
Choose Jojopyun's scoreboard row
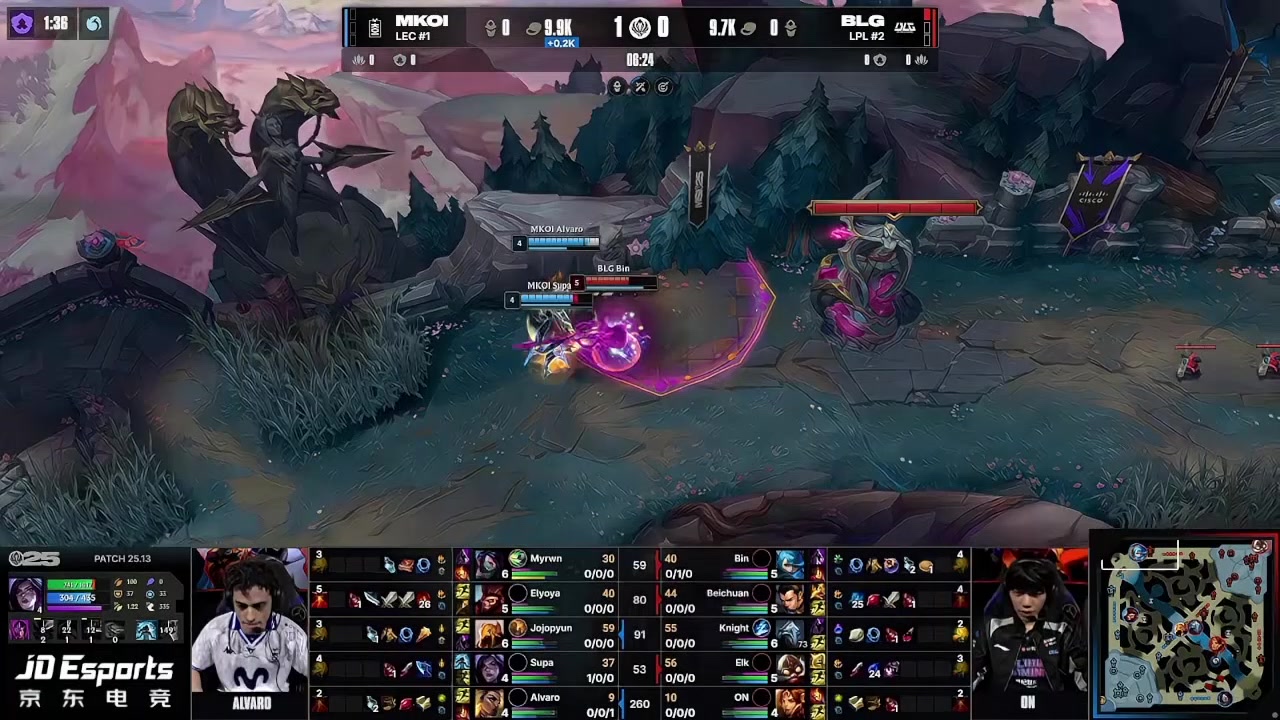[x=540, y=634]
